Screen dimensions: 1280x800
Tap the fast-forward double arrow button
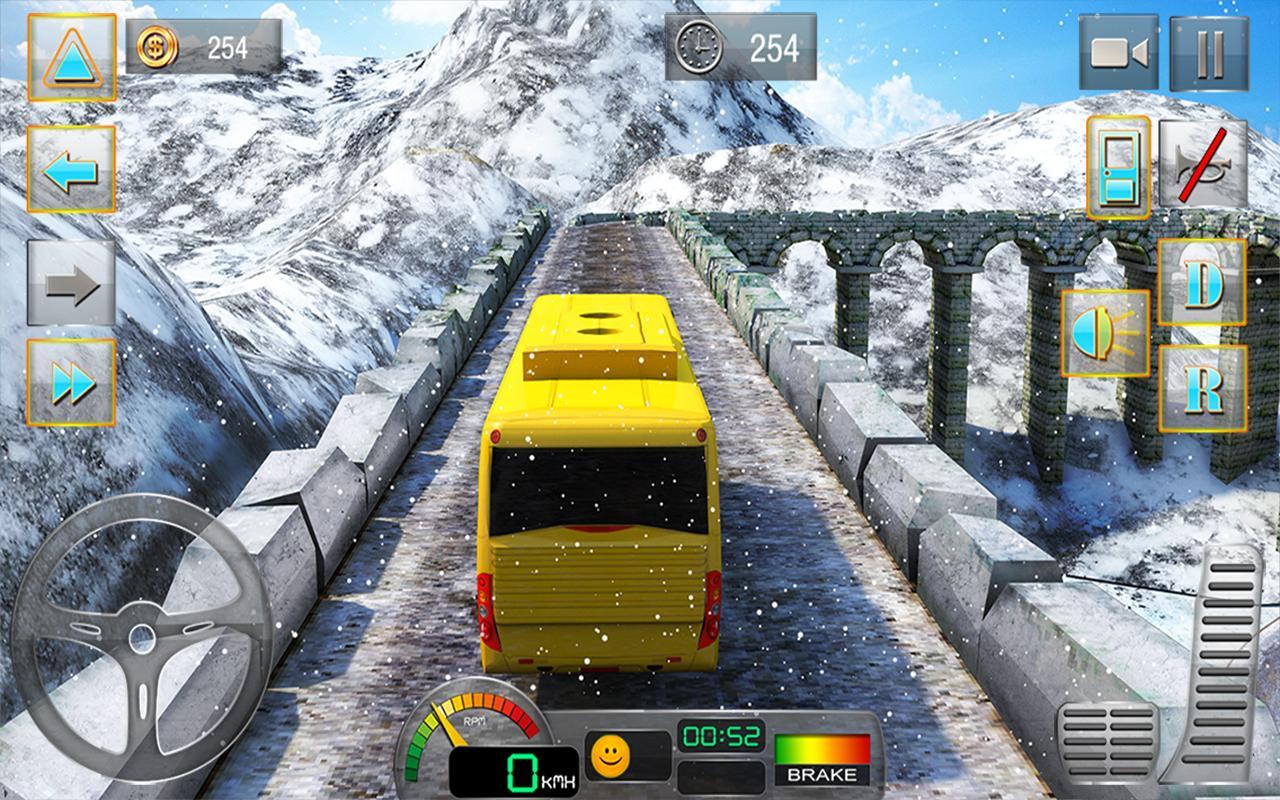click(x=71, y=382)
